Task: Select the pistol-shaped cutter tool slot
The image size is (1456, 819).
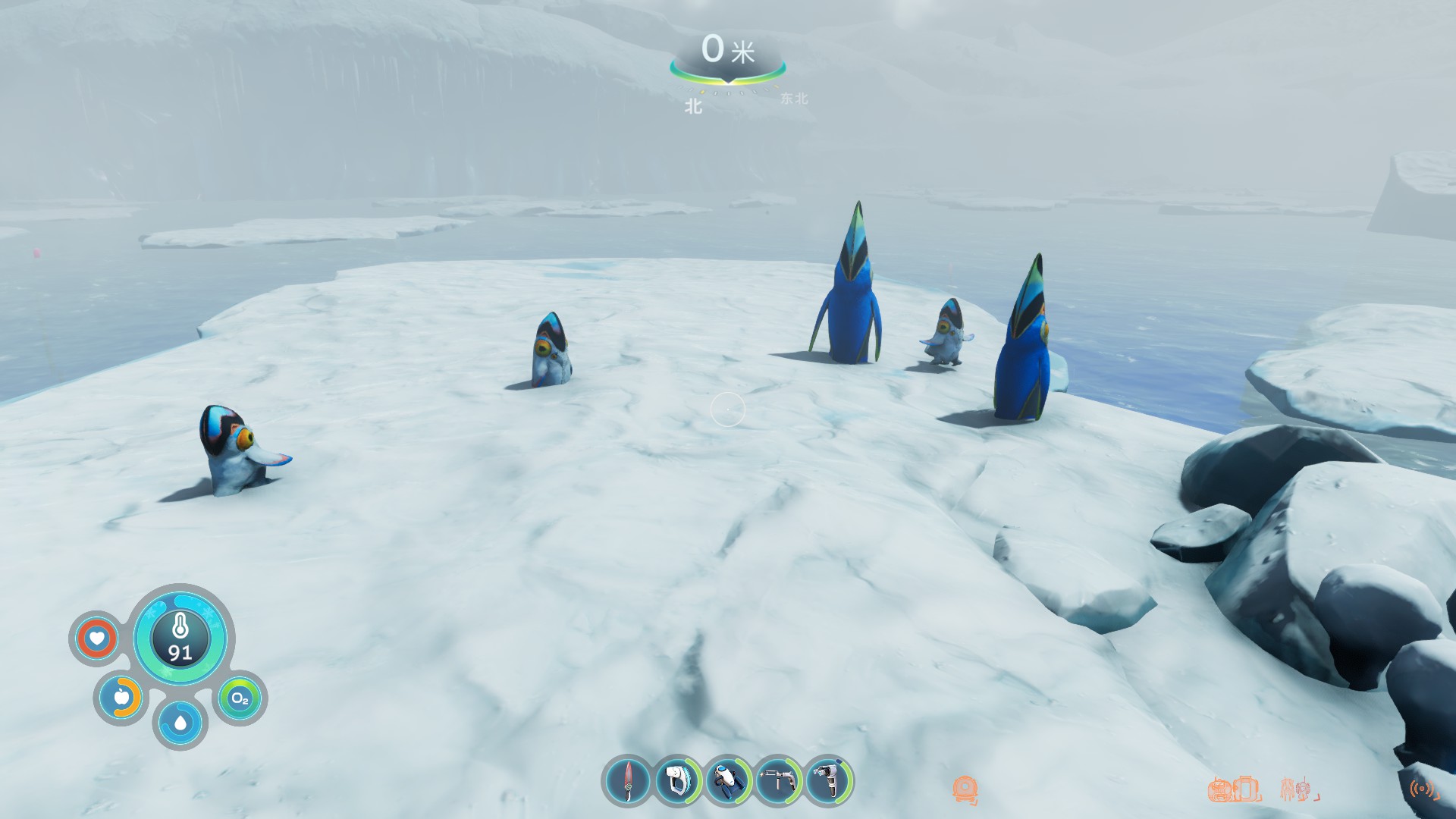Action: coord(779,781)
